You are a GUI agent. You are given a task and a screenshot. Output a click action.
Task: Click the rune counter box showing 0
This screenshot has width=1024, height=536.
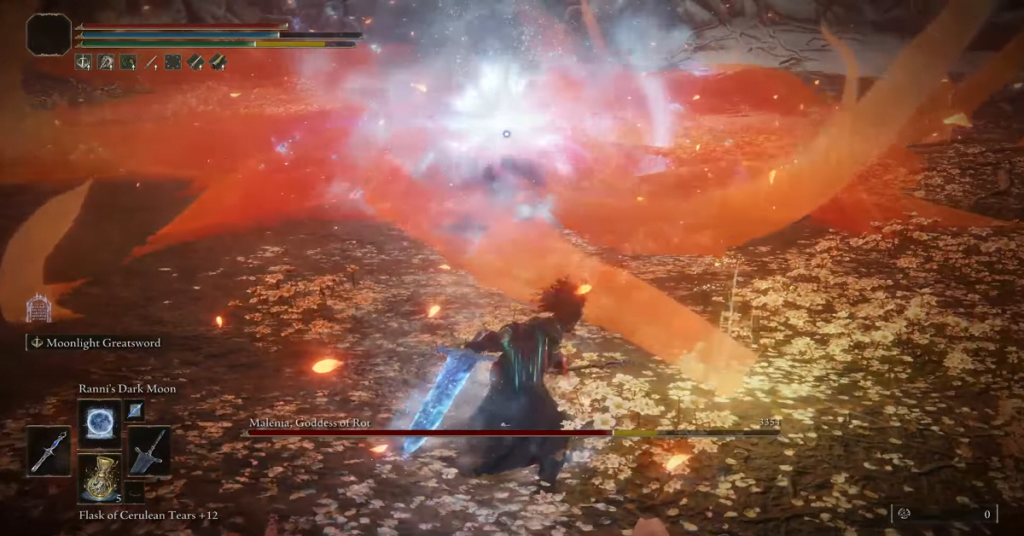coord(944,514)
